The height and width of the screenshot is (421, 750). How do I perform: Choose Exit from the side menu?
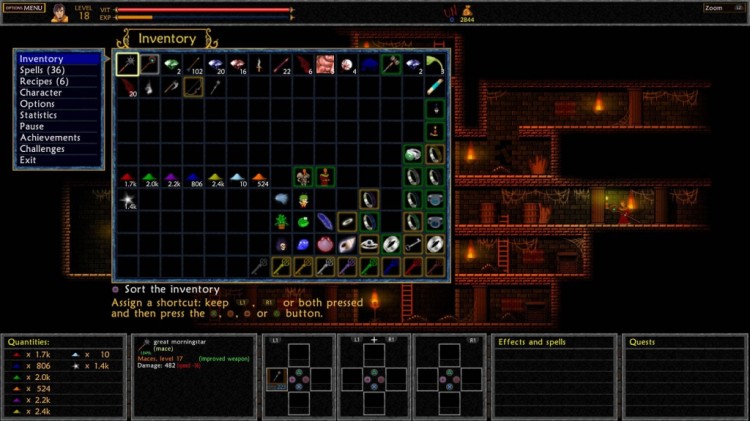click(x=28, y=160)
